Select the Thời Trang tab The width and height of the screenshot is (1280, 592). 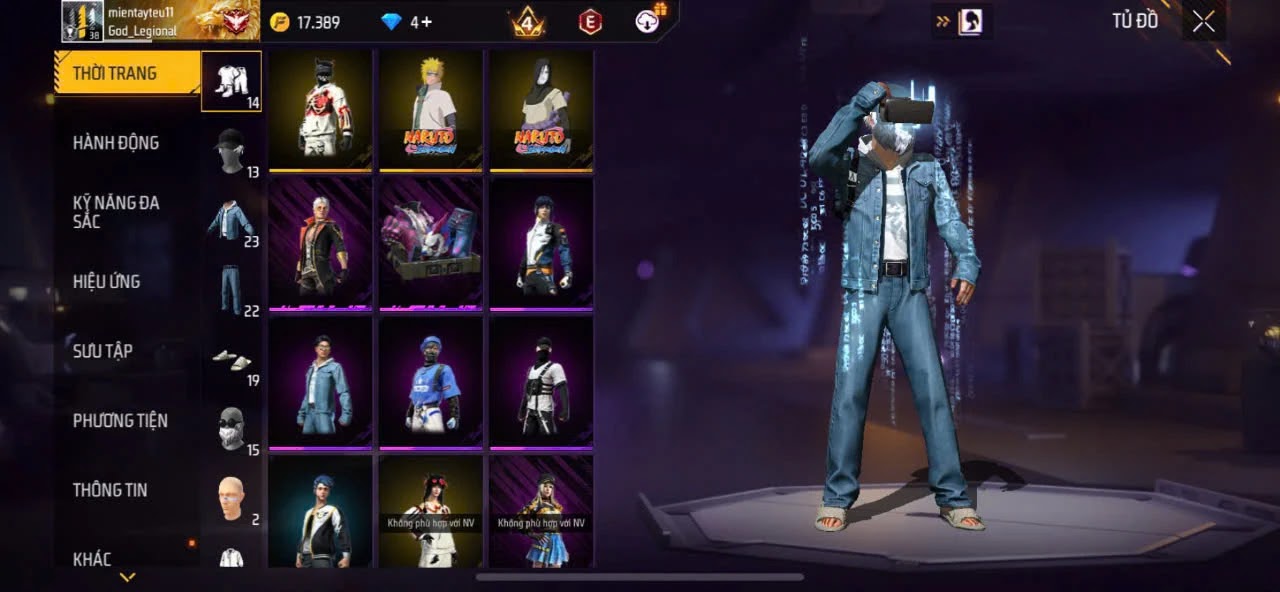click(x=115, y=73)
